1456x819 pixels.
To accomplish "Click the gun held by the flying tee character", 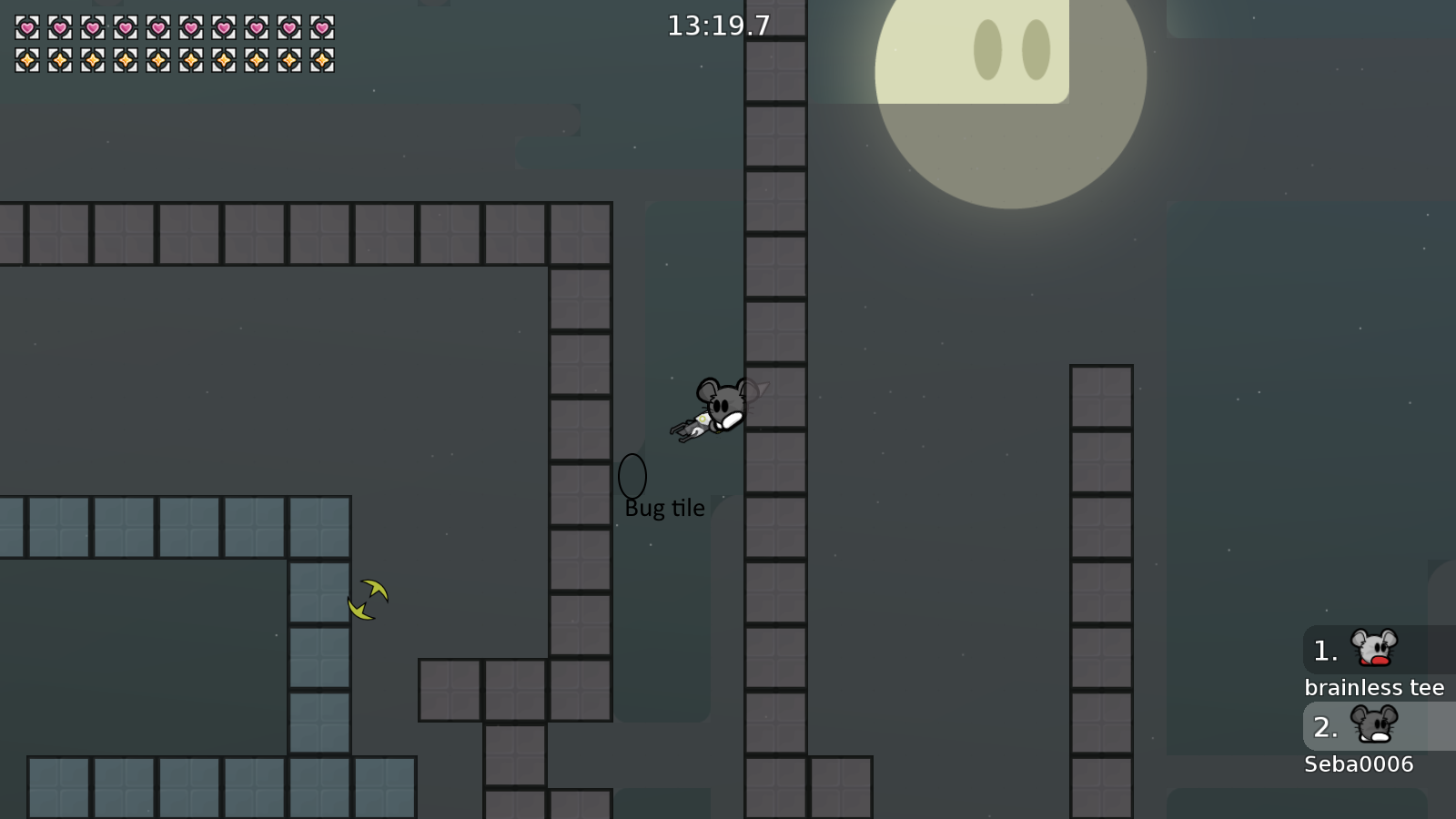I will 693,425.
